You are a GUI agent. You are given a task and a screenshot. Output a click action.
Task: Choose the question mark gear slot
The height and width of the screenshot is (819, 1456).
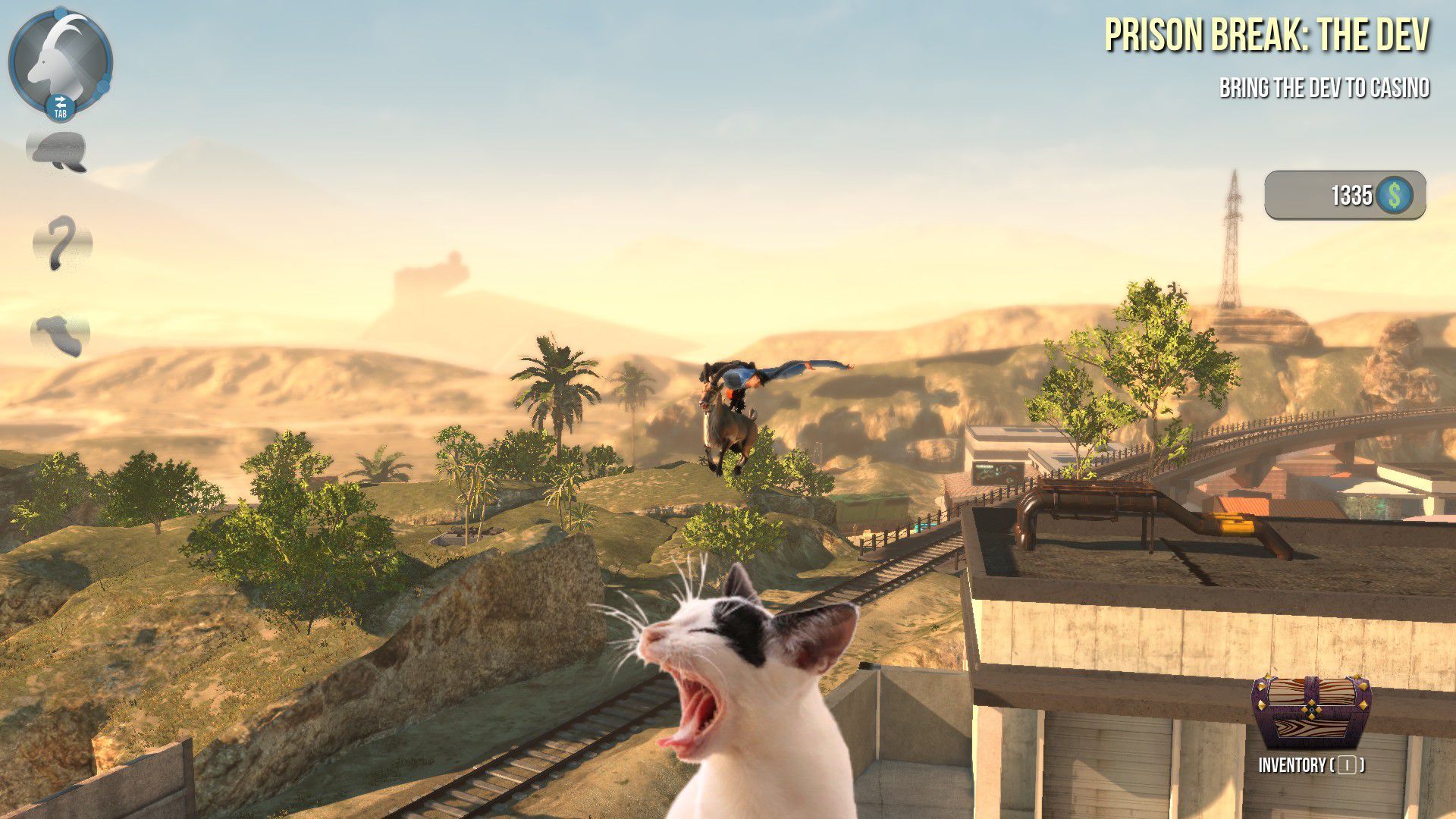coord(61,243)
